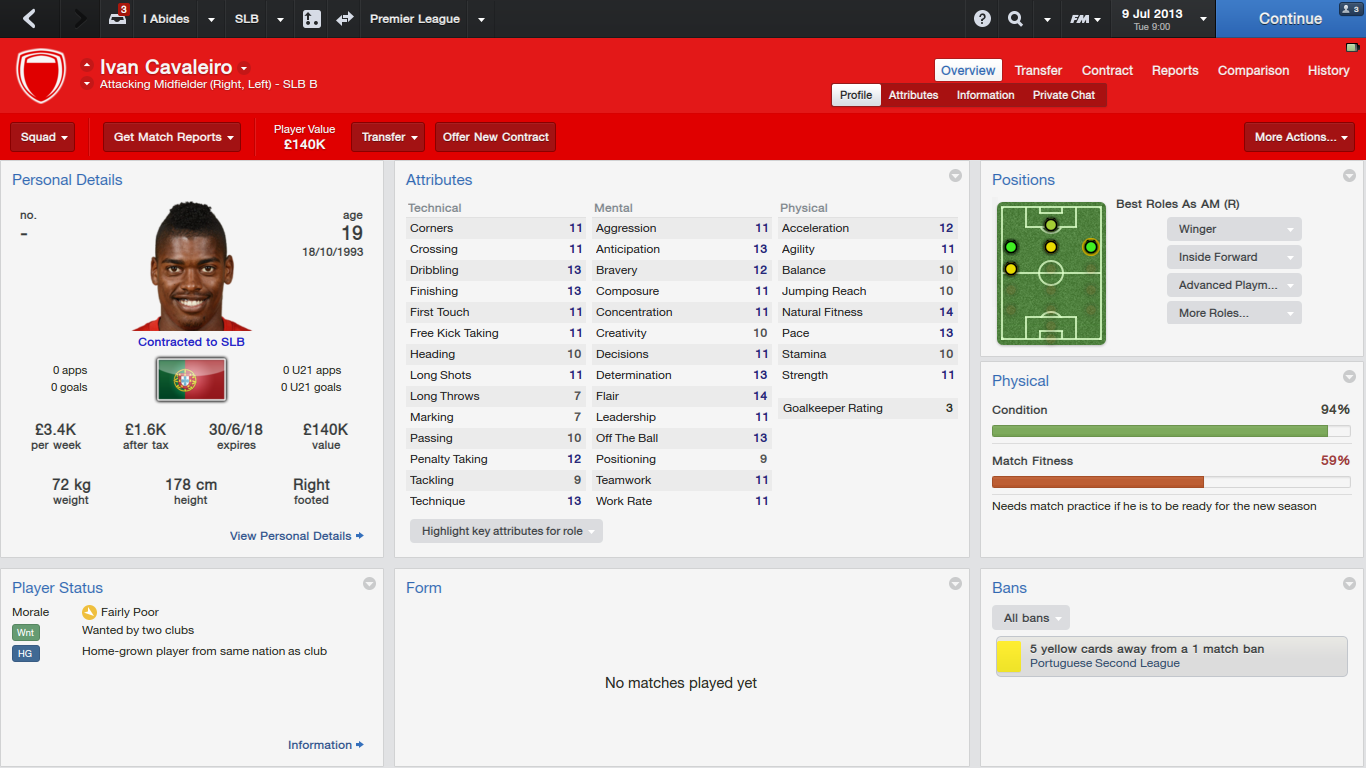Switch to the Comparison tab
The height and width of the screenshot is (768, 1366).
1253,70
